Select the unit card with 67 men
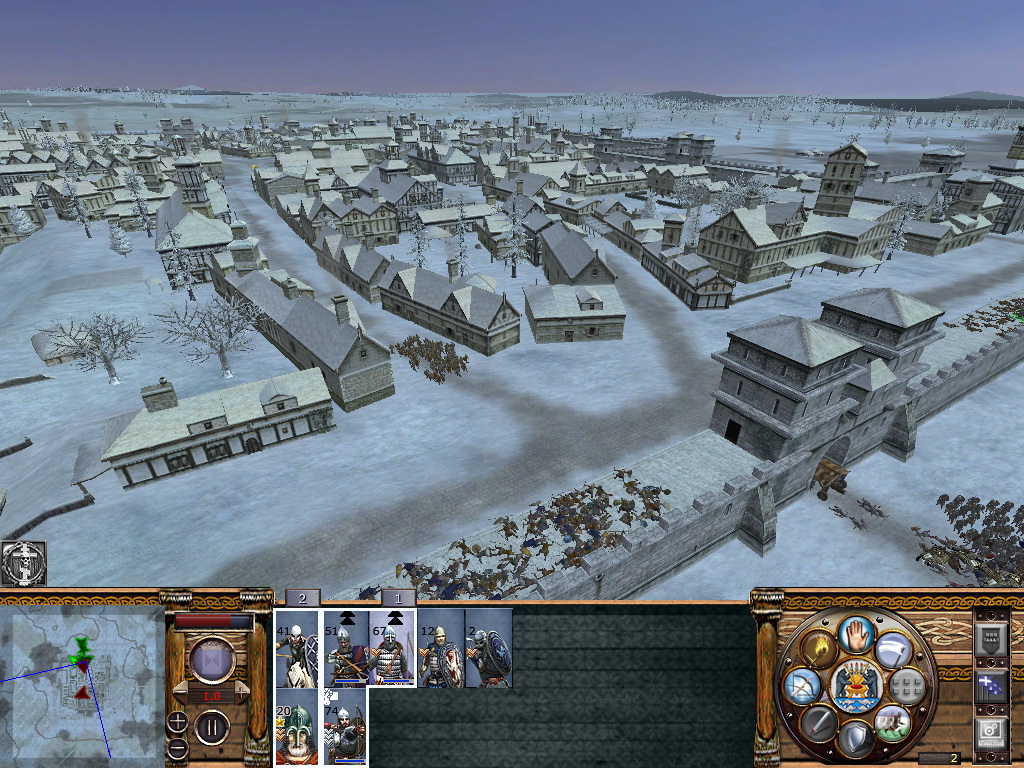The image size is (1024, 768). [393, 648]
